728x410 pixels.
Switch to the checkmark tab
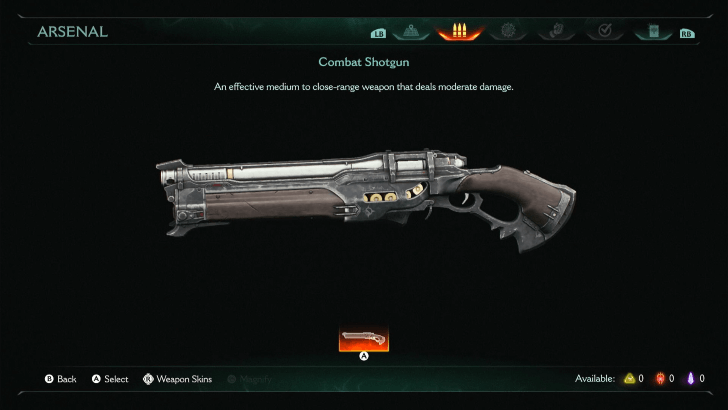coord(605,31)
